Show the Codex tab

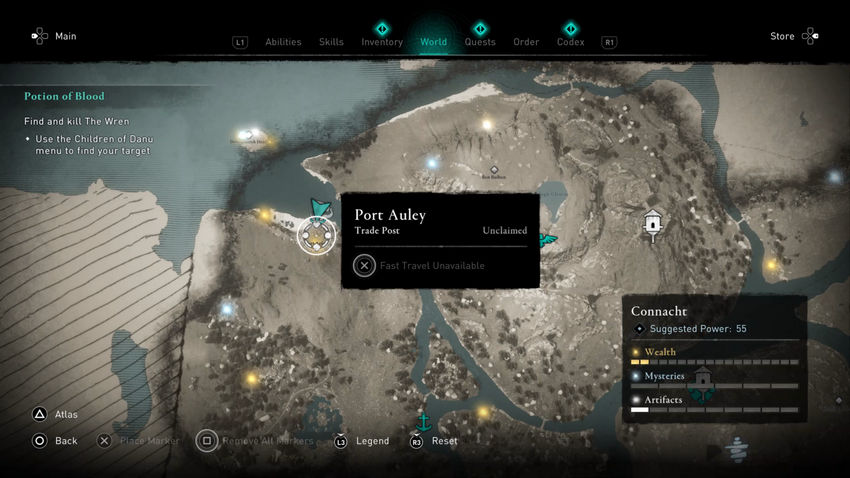[570, 42]
